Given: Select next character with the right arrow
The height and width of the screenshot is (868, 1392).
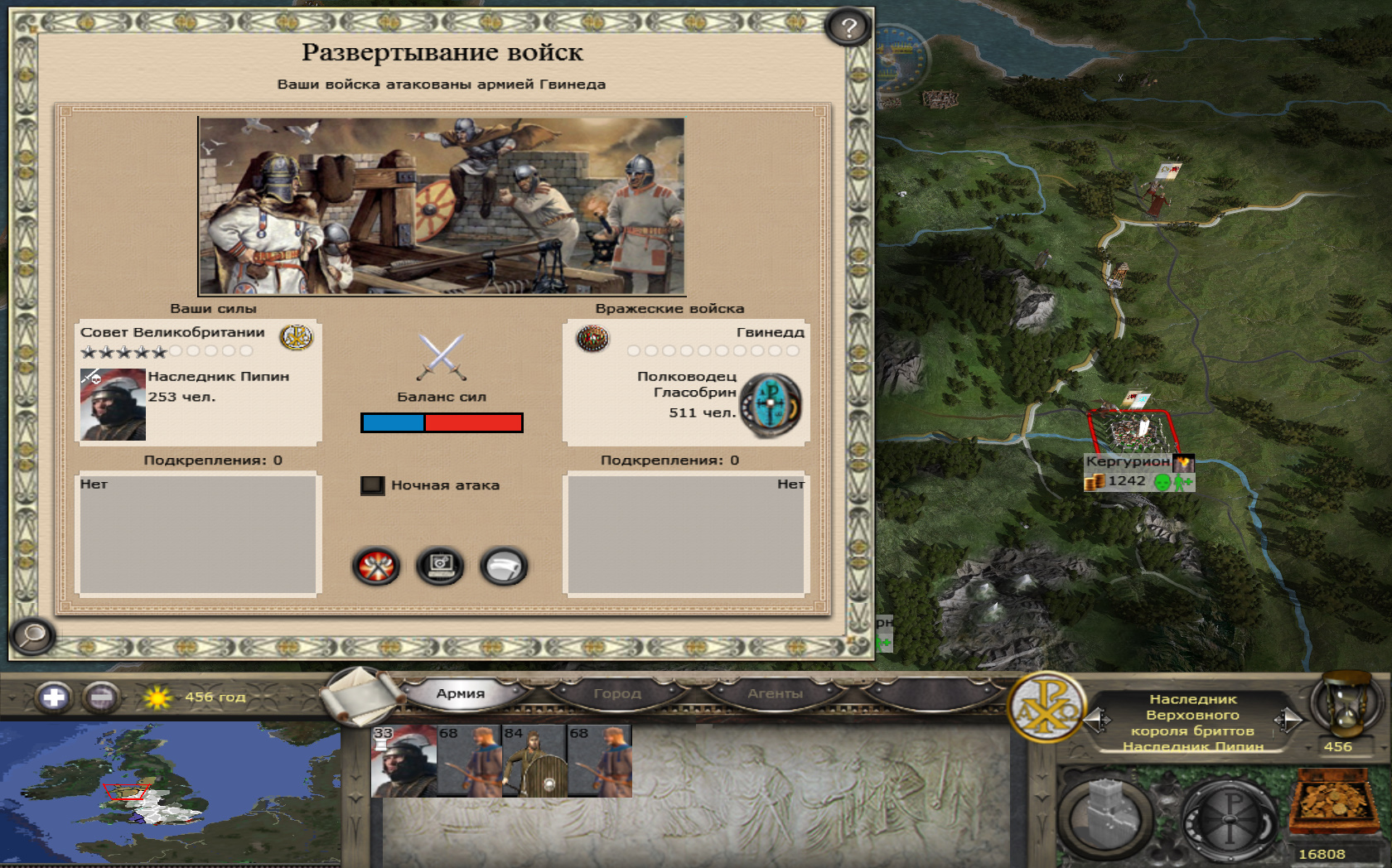Looking at the screenshot, I should click(1288, 720).
